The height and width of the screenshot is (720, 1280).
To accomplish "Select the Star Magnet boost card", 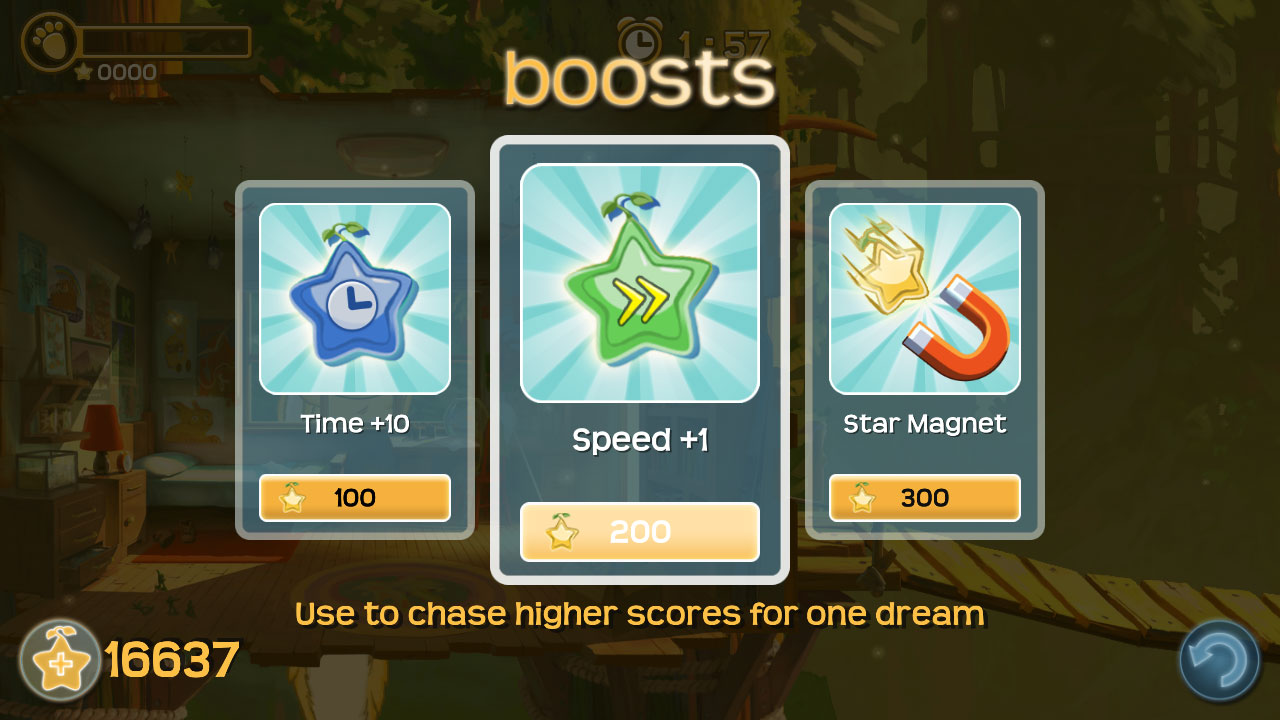I will point(924,298).
